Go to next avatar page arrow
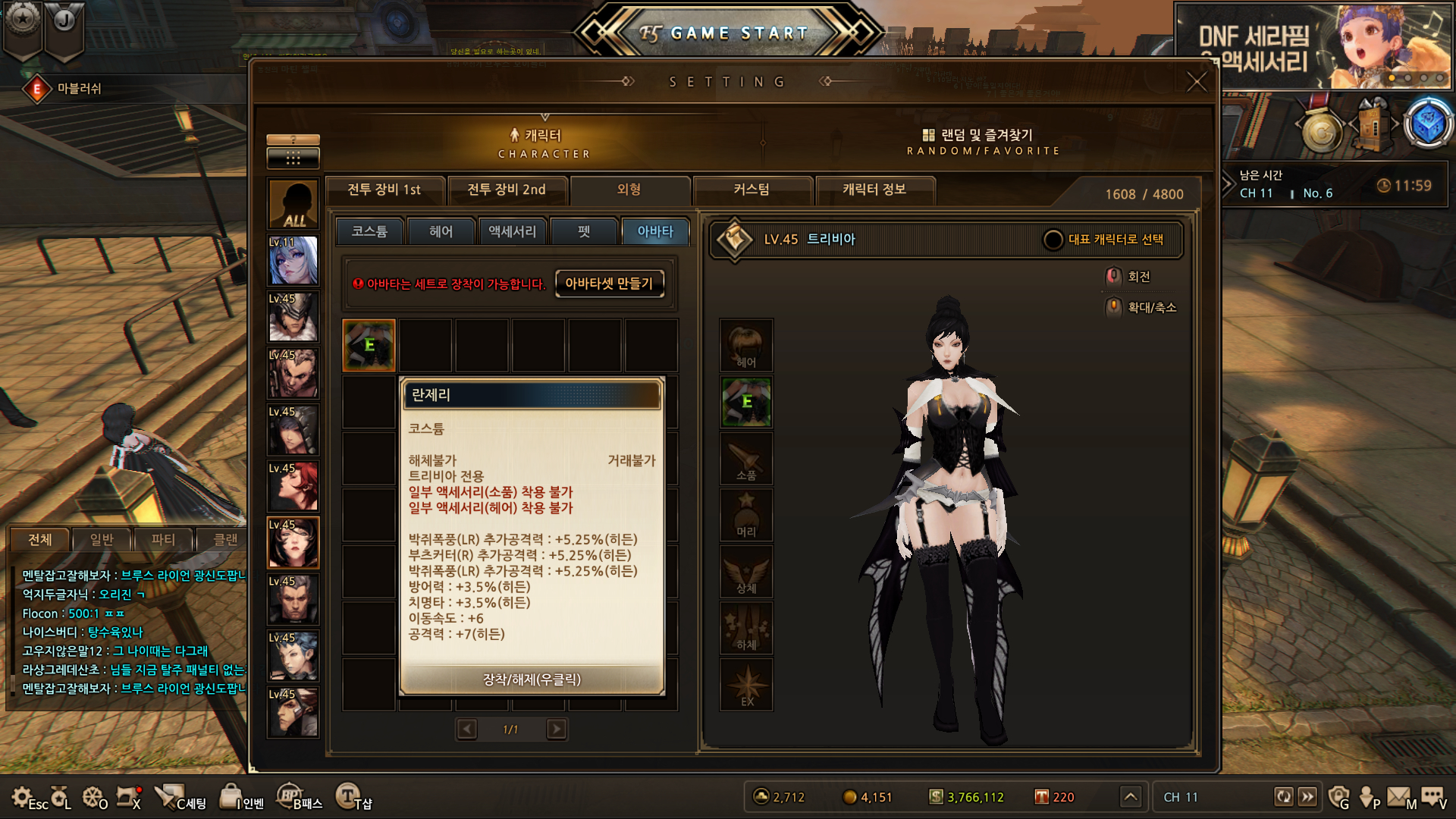Screen dimensions: 1456x819 click(557, 730)
